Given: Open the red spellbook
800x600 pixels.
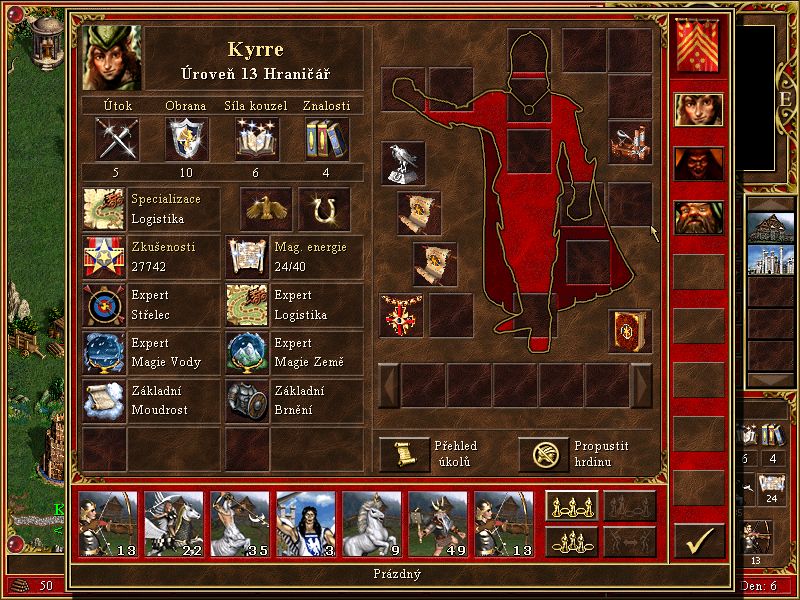Looking at the screenshot, I should 630,331.
